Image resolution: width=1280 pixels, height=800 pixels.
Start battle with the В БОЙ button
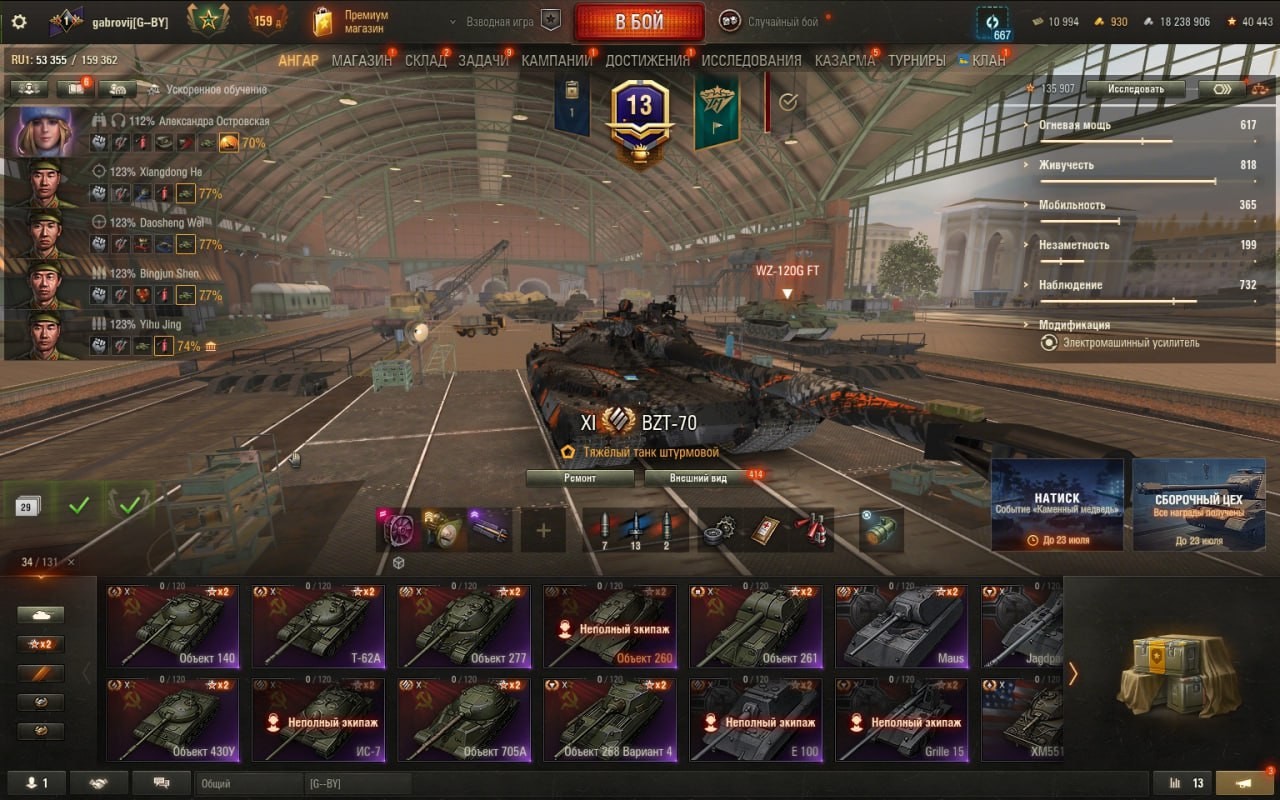pos(638,22)
